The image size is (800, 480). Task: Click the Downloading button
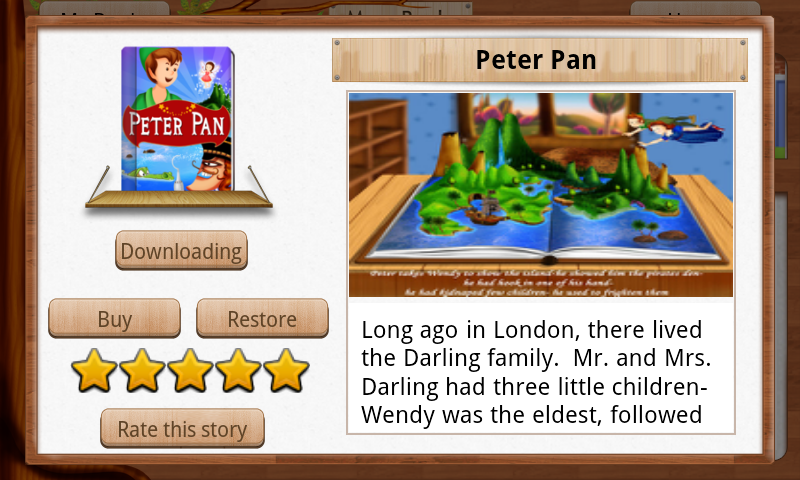181,251
